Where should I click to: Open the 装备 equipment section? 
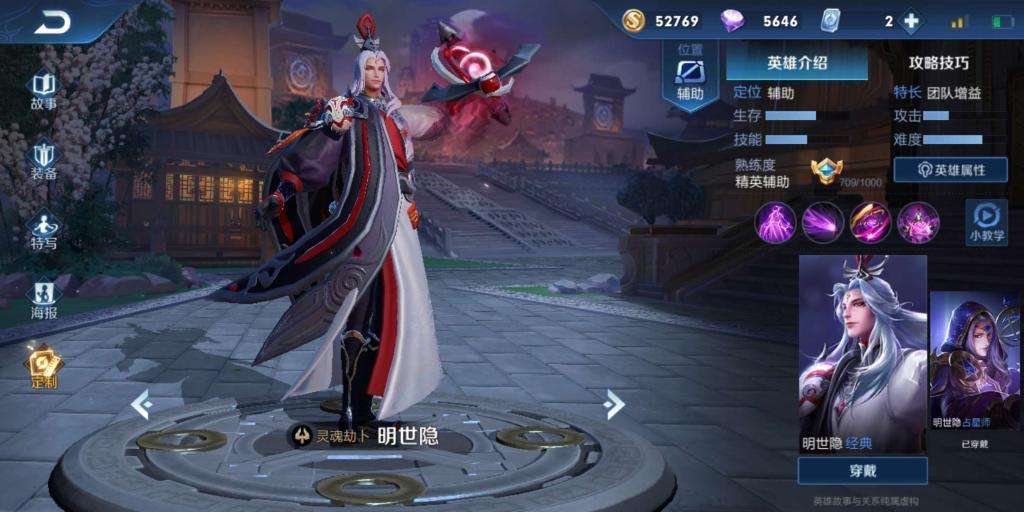pos(43,160)
